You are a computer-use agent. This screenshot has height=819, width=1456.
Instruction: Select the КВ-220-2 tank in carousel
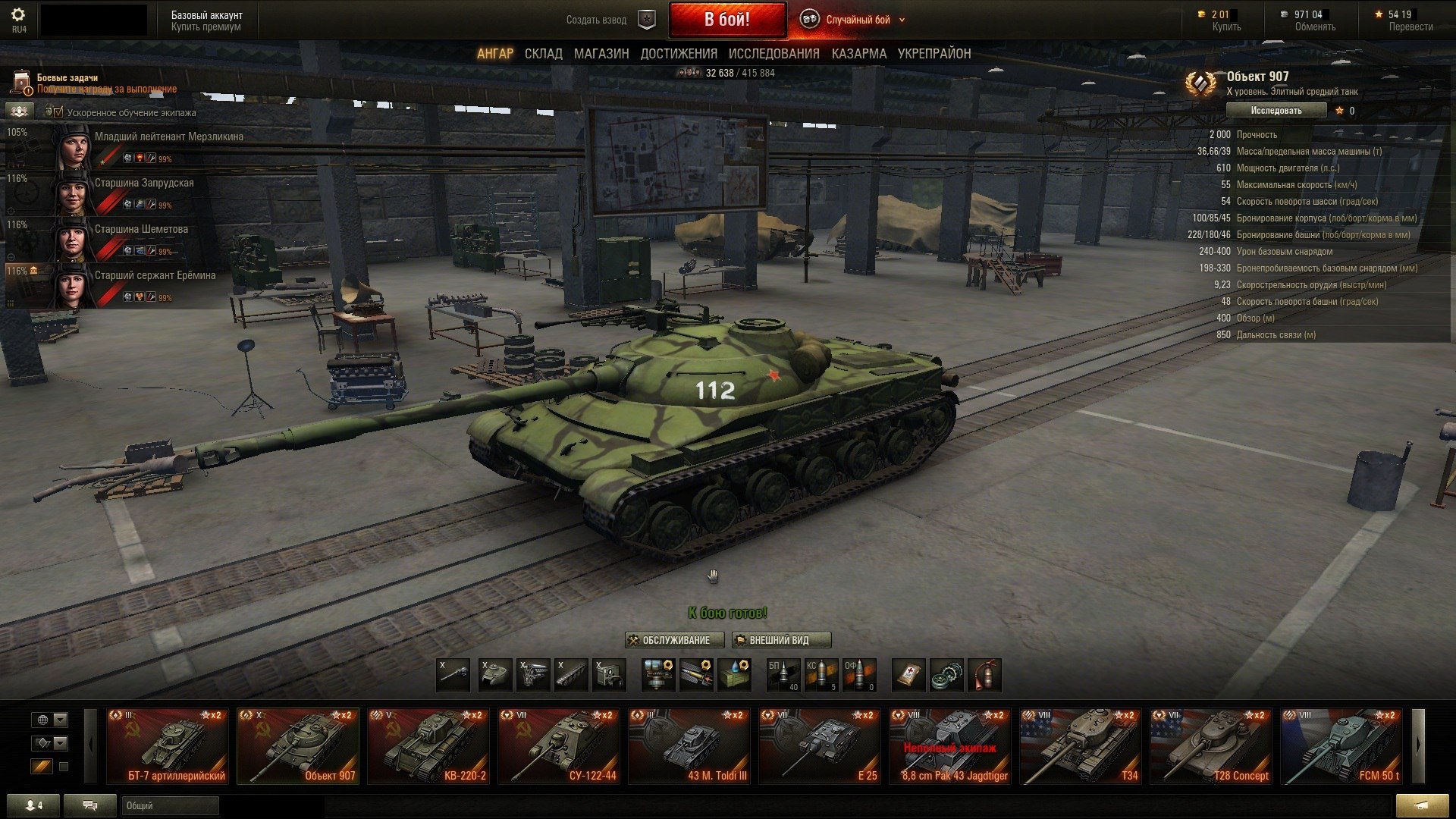click(x=428, y=746)
